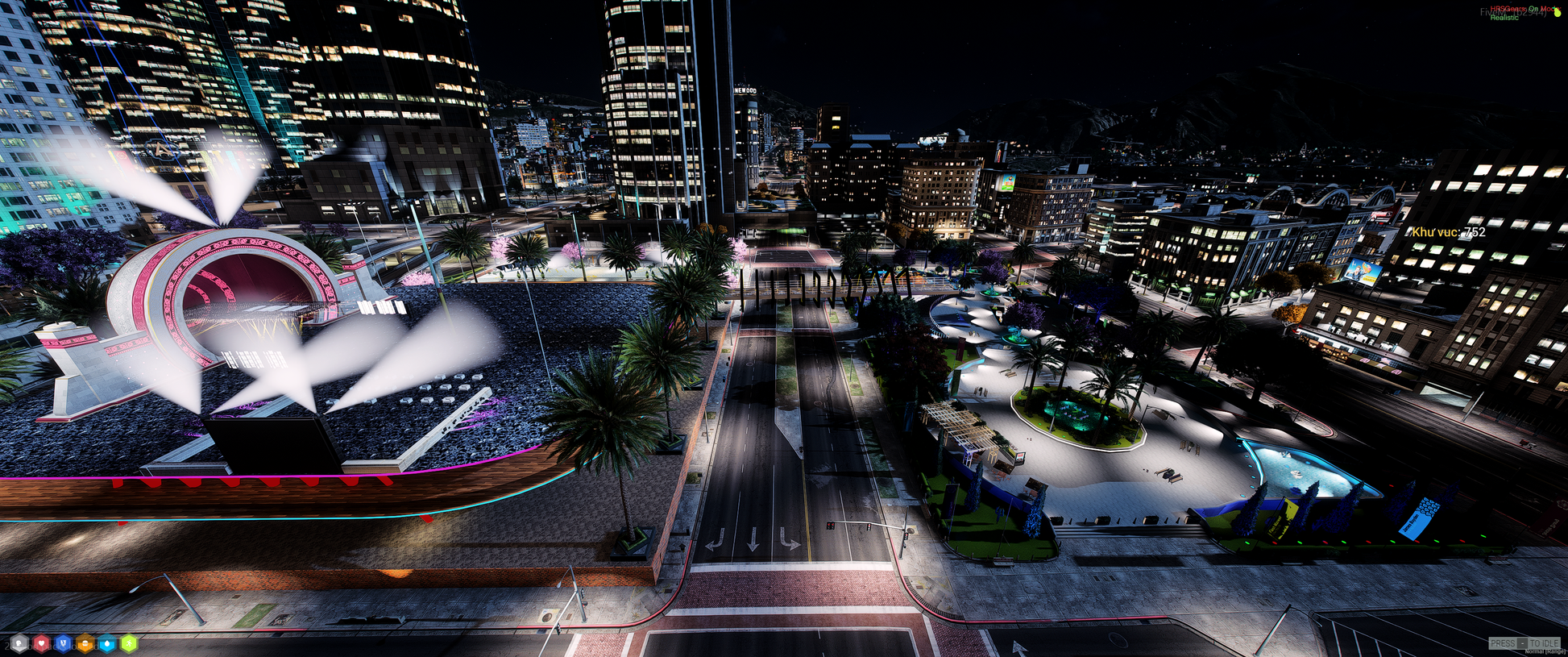Click the cyan water drop thirst icon
This screenshot has width=1568, height=657.
pyautogui.click(x=106, y=643)
